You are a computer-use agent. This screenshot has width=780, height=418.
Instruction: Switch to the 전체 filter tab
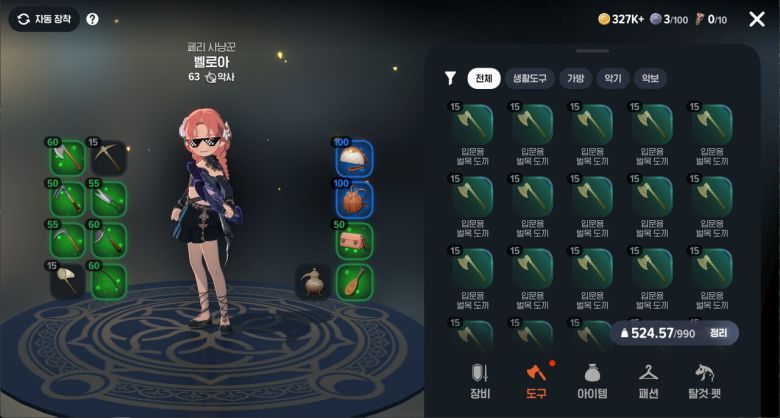[x=484, y=78]
